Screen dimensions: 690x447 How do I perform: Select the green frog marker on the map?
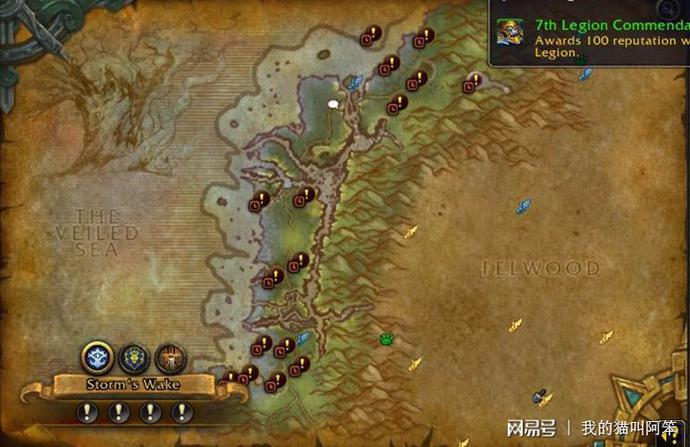click(x=386, y=340)
